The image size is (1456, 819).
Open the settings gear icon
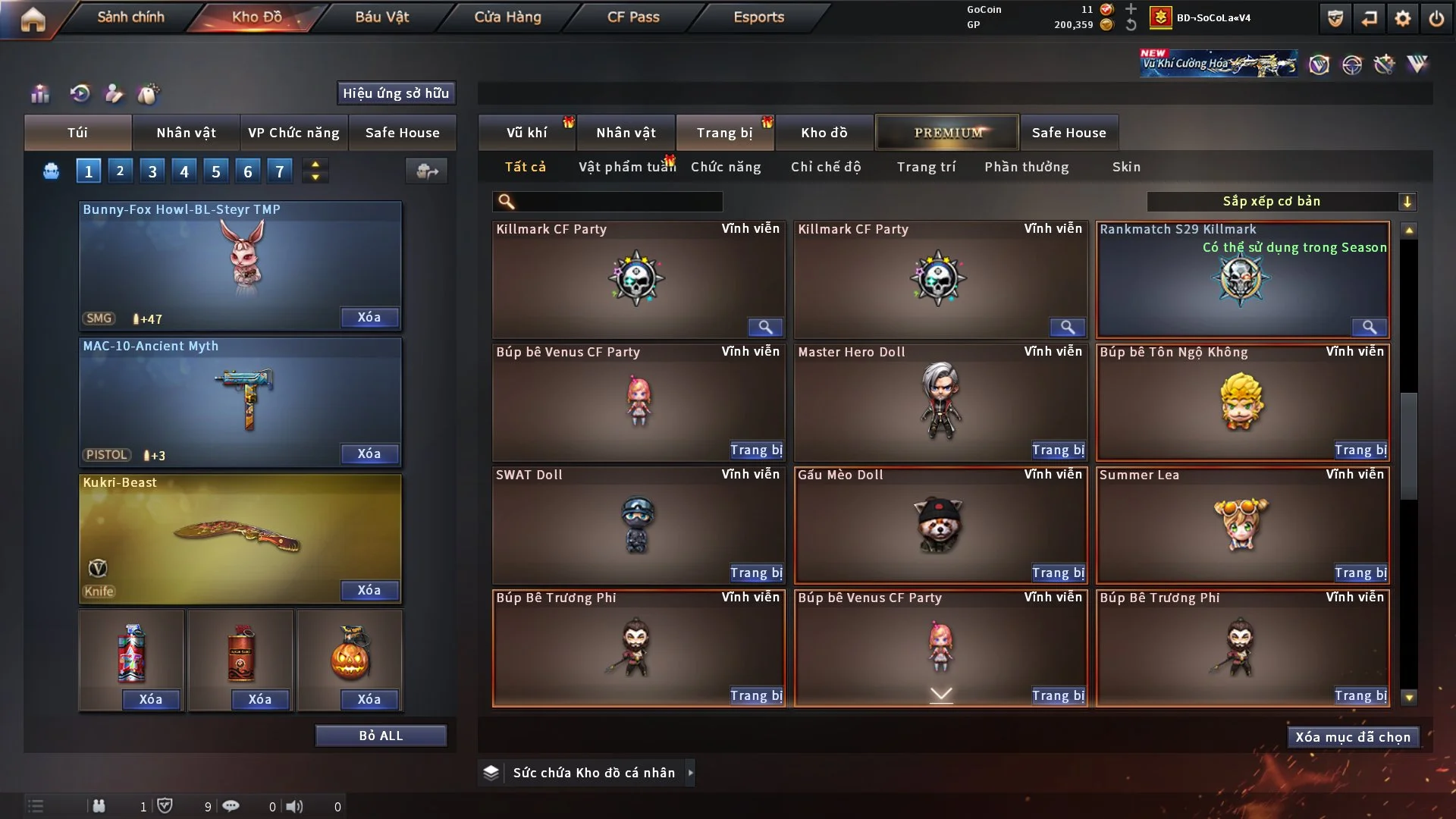coord(1402,17)
